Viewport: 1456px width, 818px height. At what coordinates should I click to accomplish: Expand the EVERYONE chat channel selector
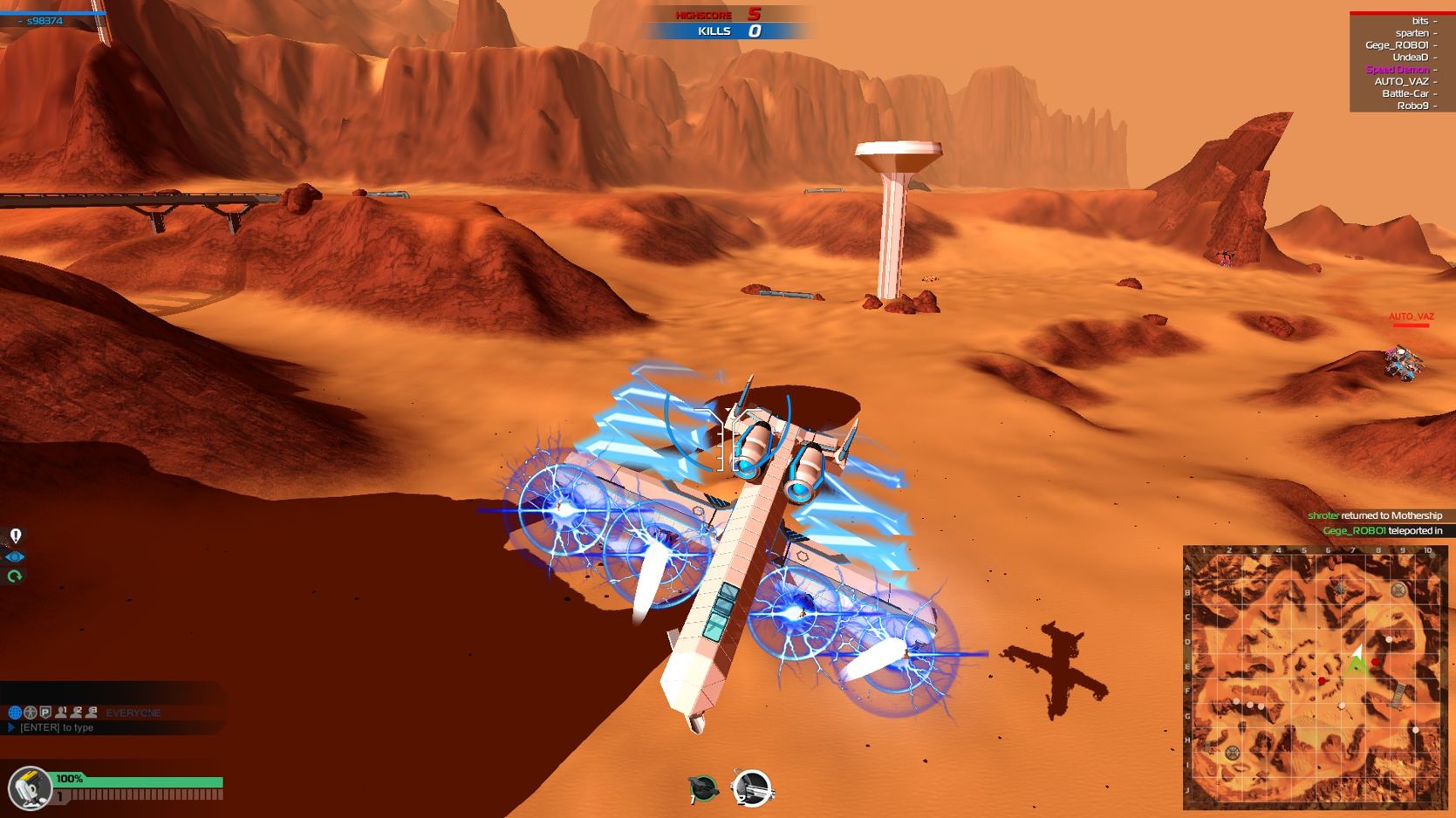click(x=133, y=712)
